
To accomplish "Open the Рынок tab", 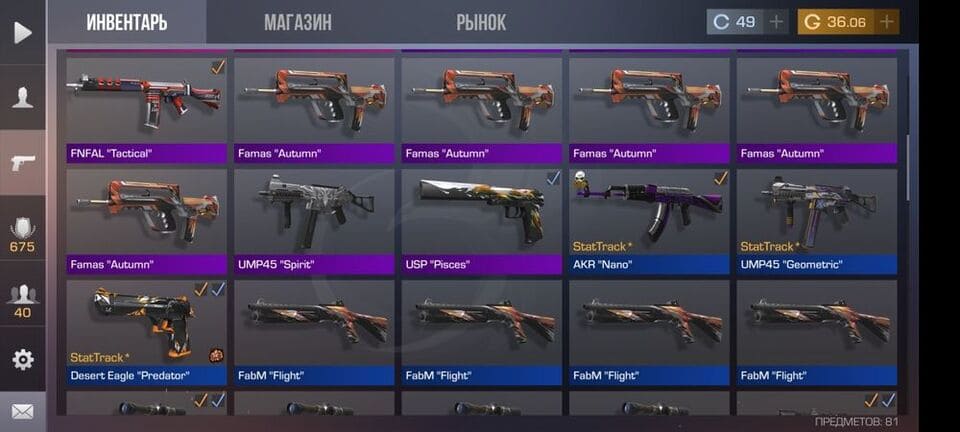I will point(481,22).
